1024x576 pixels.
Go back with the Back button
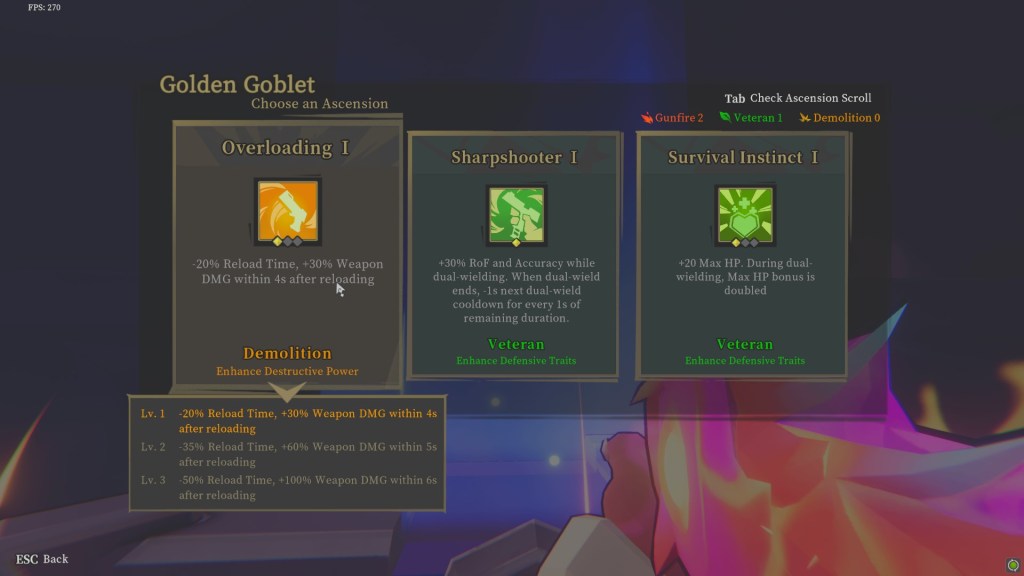tap(43, 559)
